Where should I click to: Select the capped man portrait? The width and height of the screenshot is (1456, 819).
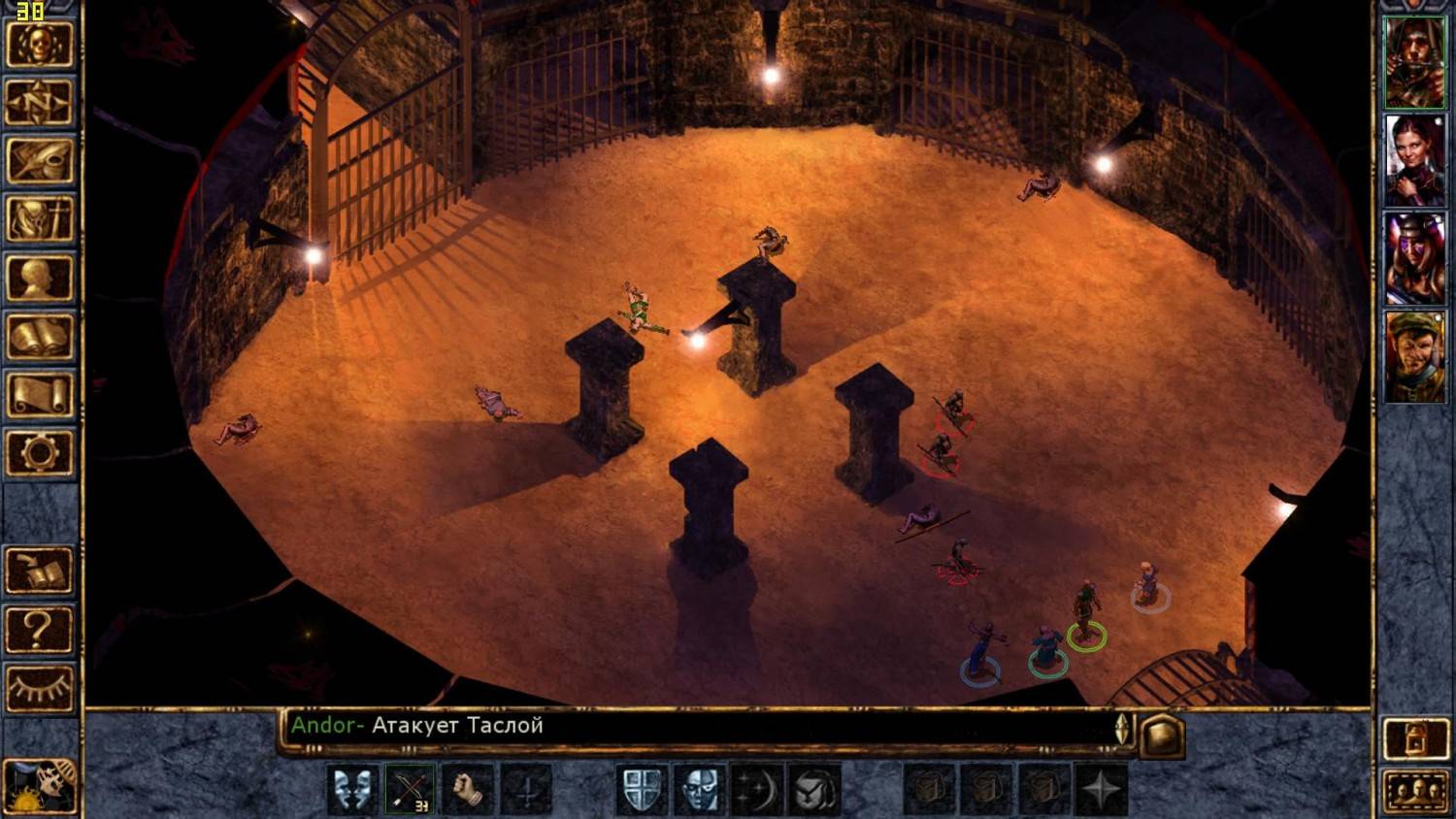tap(1413, 357)
